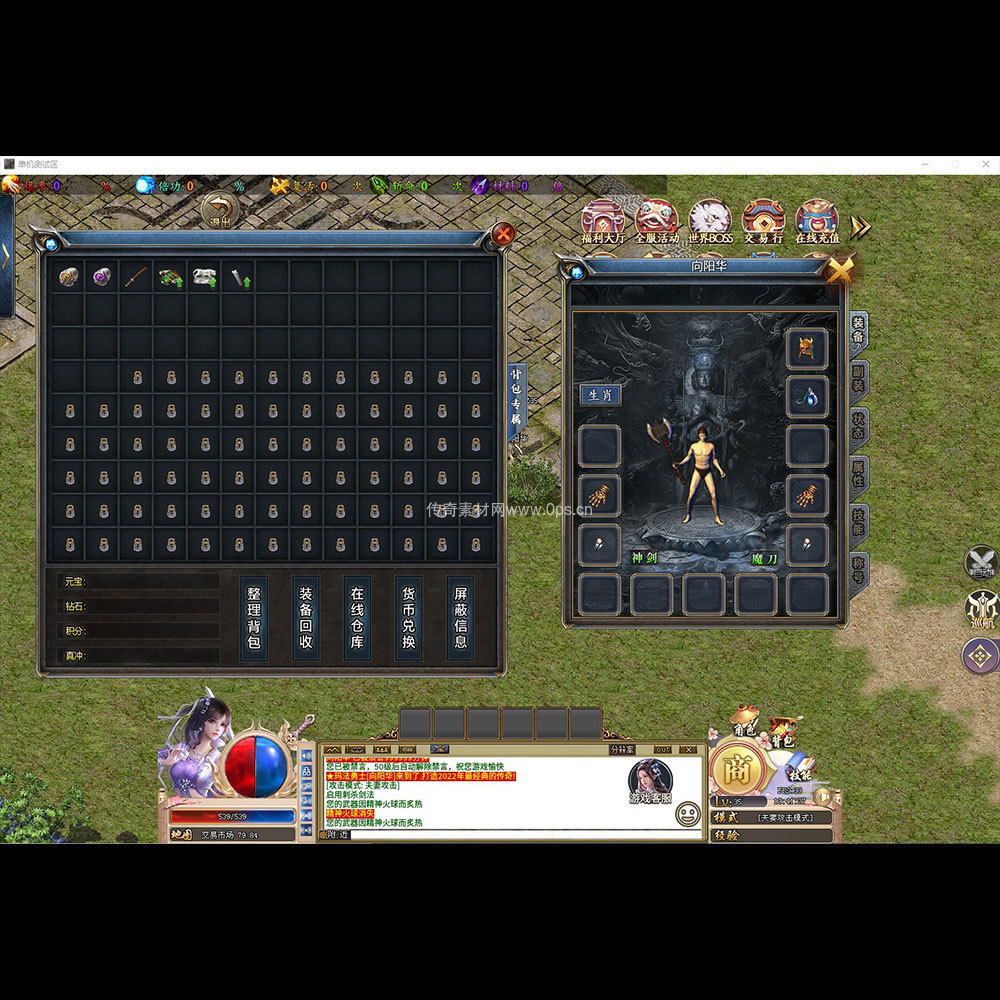Select the equipped golden helmet slot
The width and height of the screenshot is (1000, 1000).
806,348
